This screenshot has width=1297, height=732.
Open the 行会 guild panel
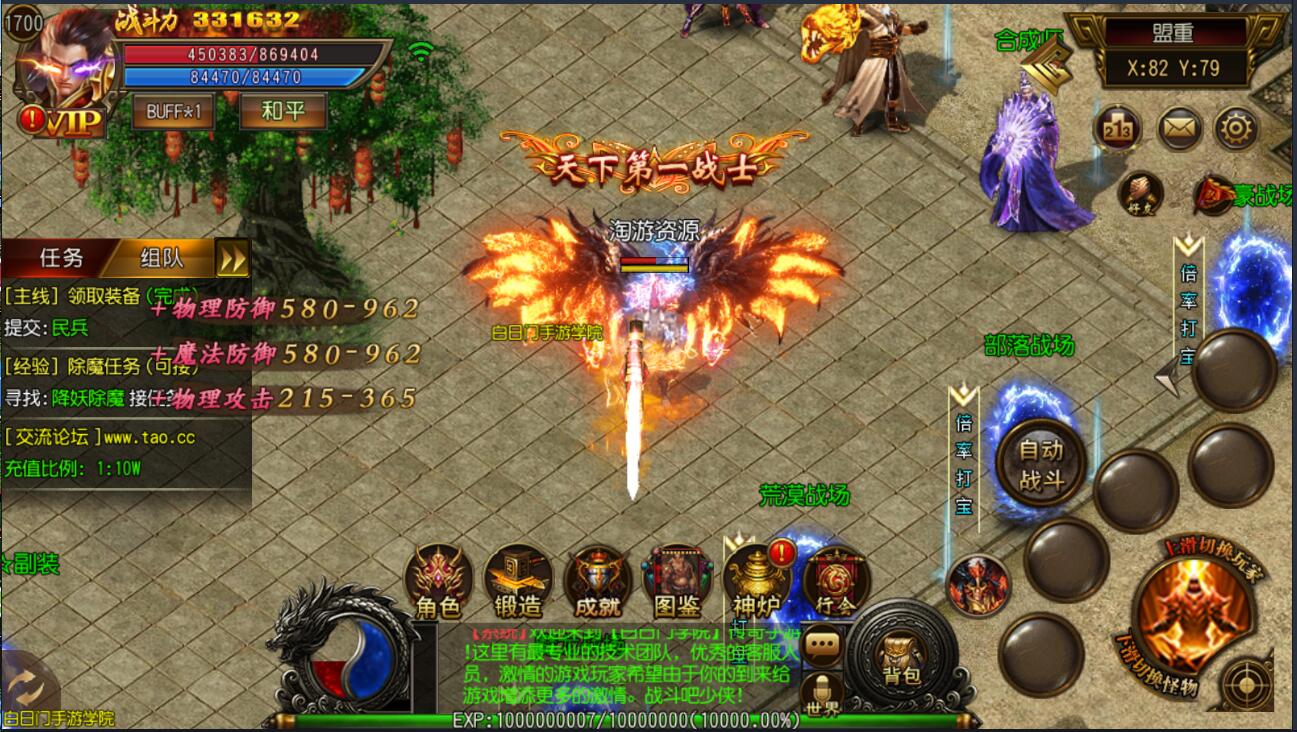tap(835, 580)
